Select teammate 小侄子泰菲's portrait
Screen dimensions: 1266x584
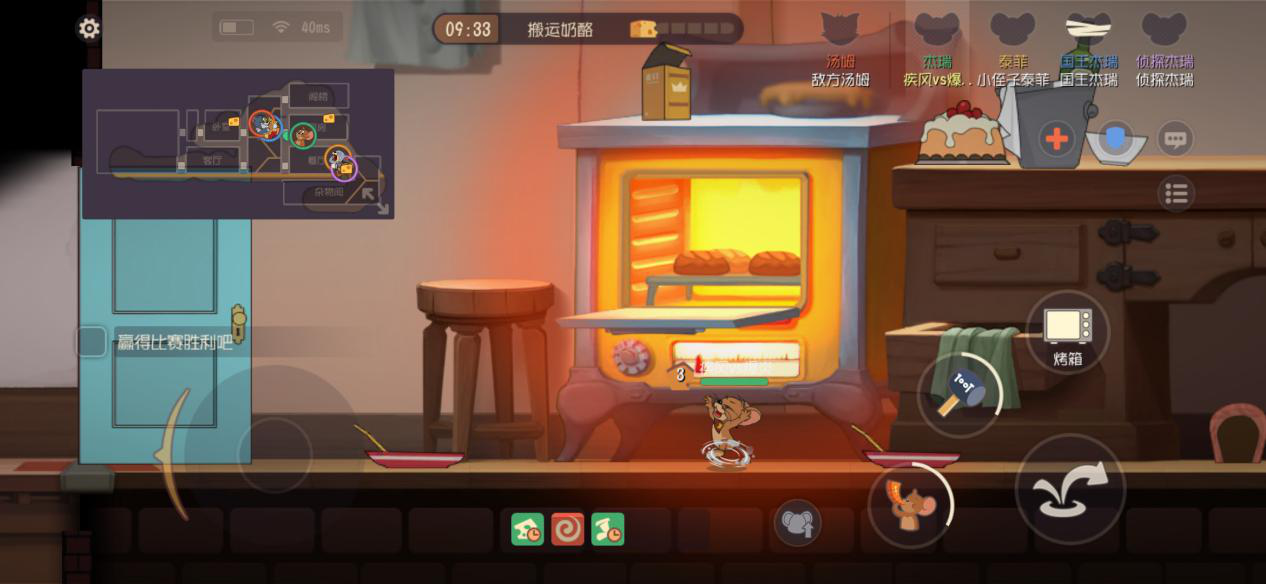point(1012,32)
